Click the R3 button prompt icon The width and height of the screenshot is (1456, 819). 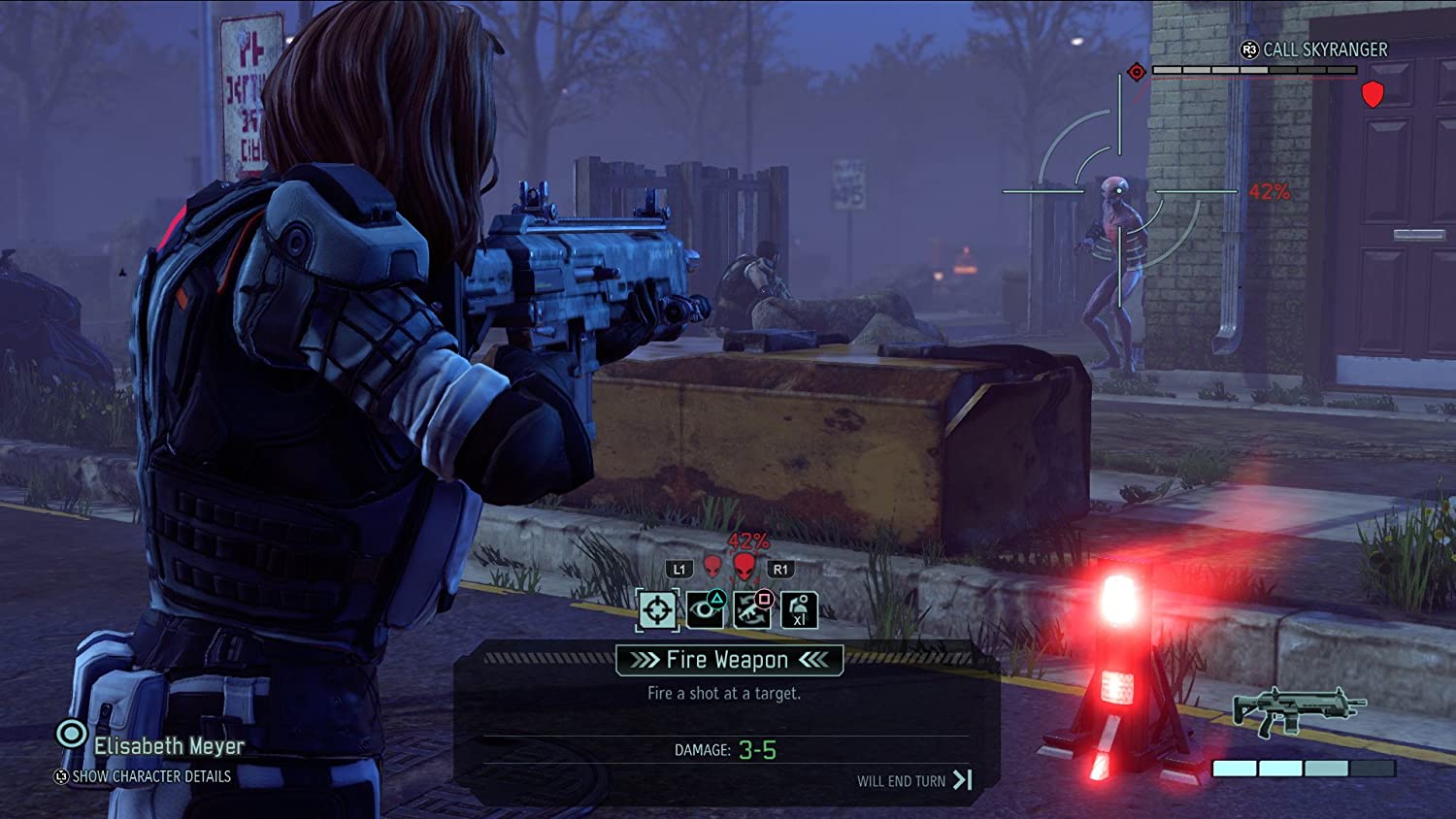click(1249, 49)
